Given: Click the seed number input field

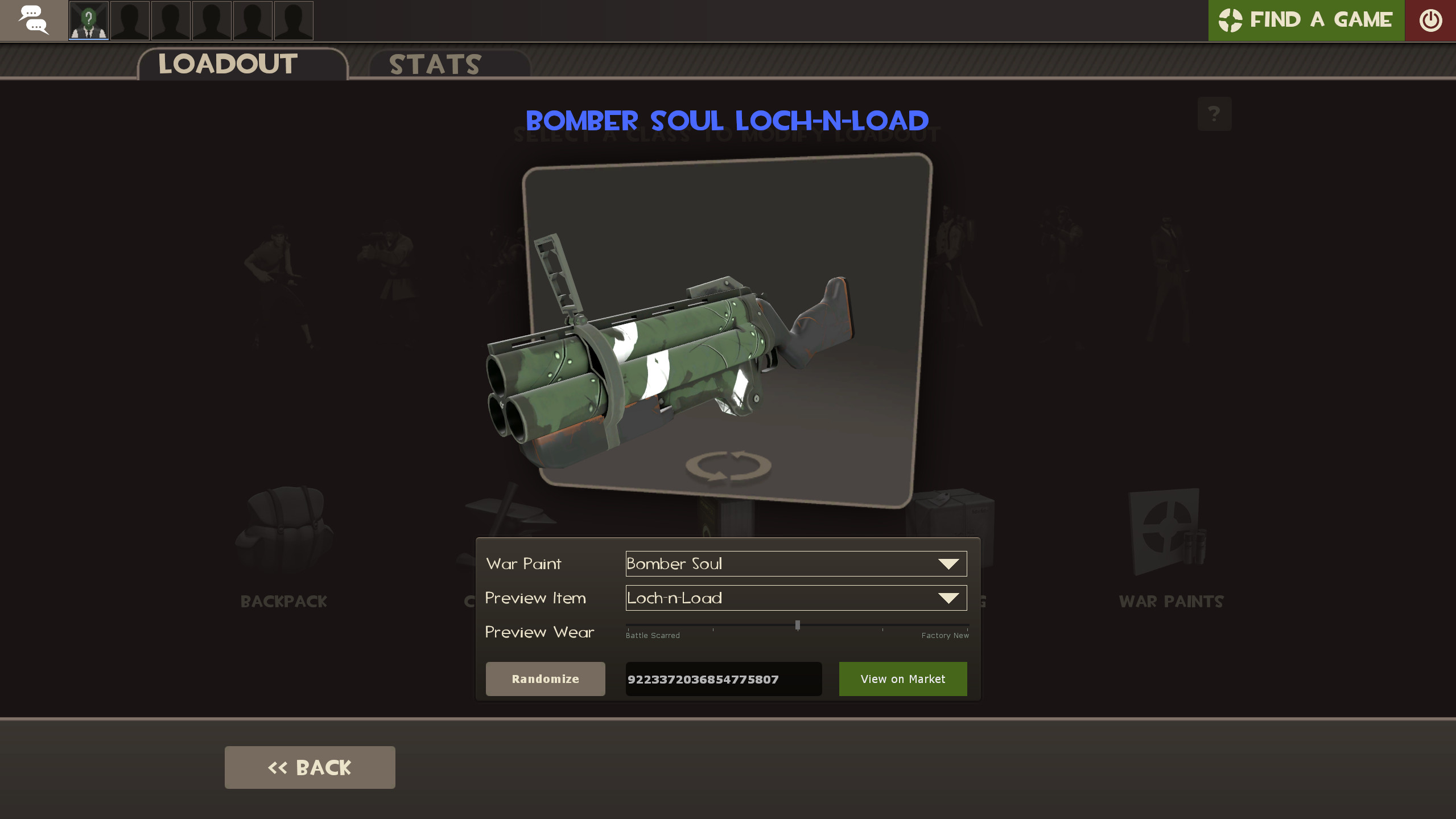Looking at the screenshot, I should point(723,678).
